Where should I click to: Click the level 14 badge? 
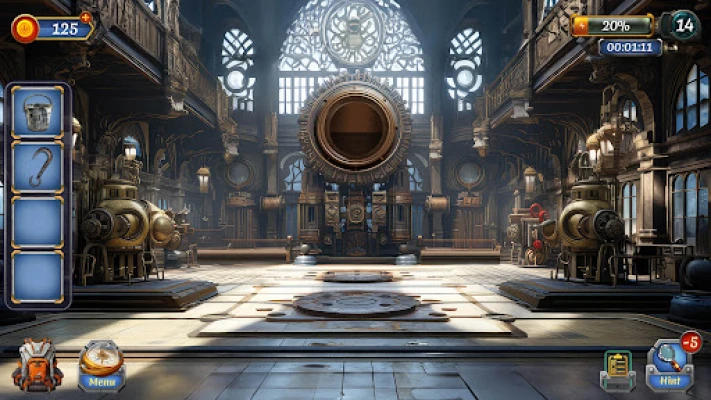(x=682, y=24)
